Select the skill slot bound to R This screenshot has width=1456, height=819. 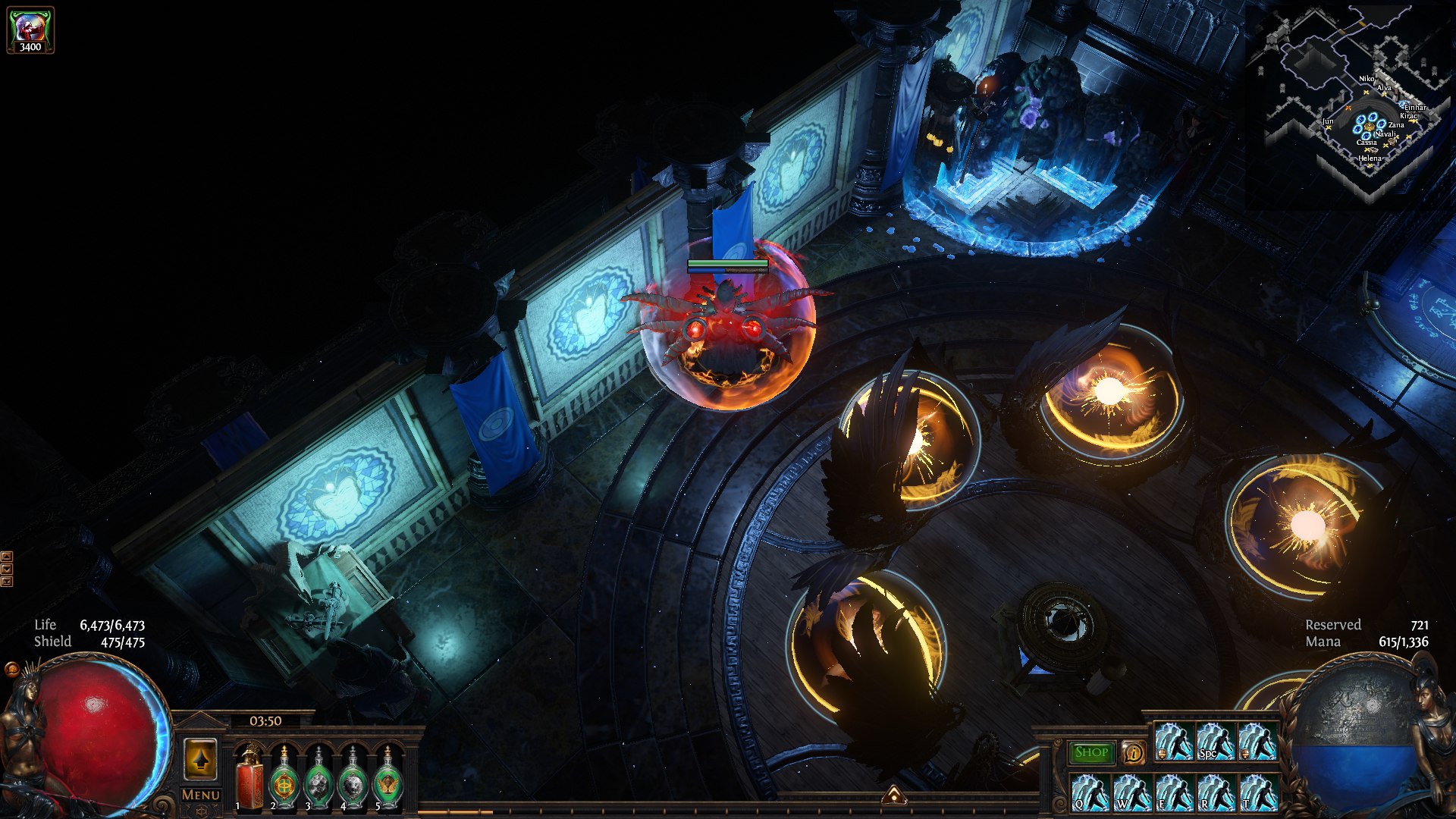coord(1216,792)
